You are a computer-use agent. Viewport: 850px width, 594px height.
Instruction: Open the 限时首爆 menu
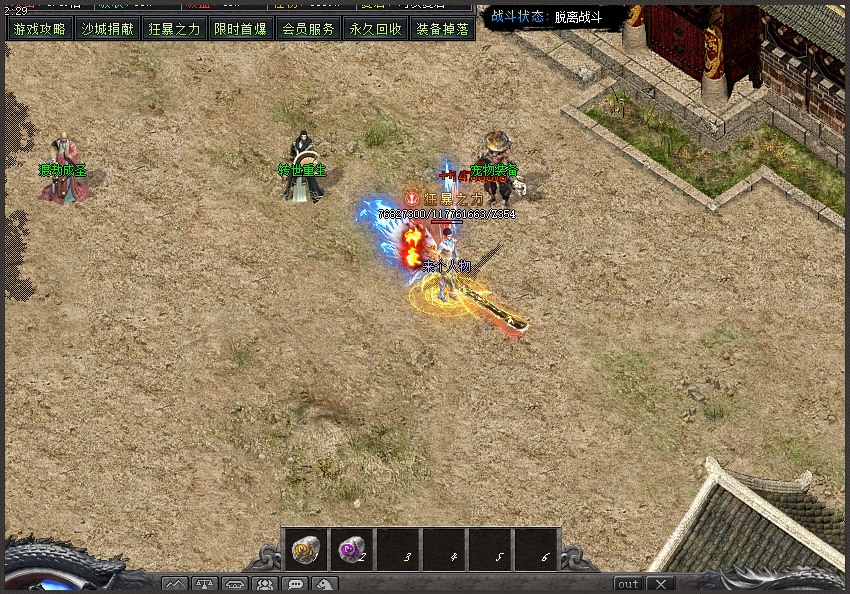[241, 29]
